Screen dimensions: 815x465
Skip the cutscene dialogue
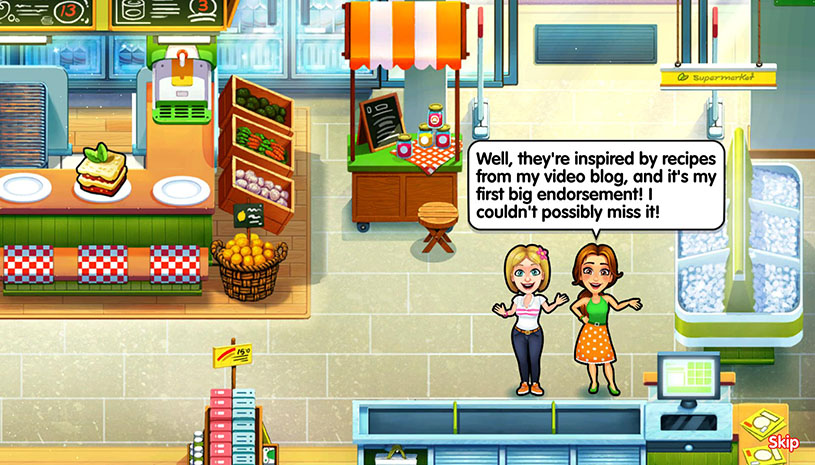pos(783,442)
